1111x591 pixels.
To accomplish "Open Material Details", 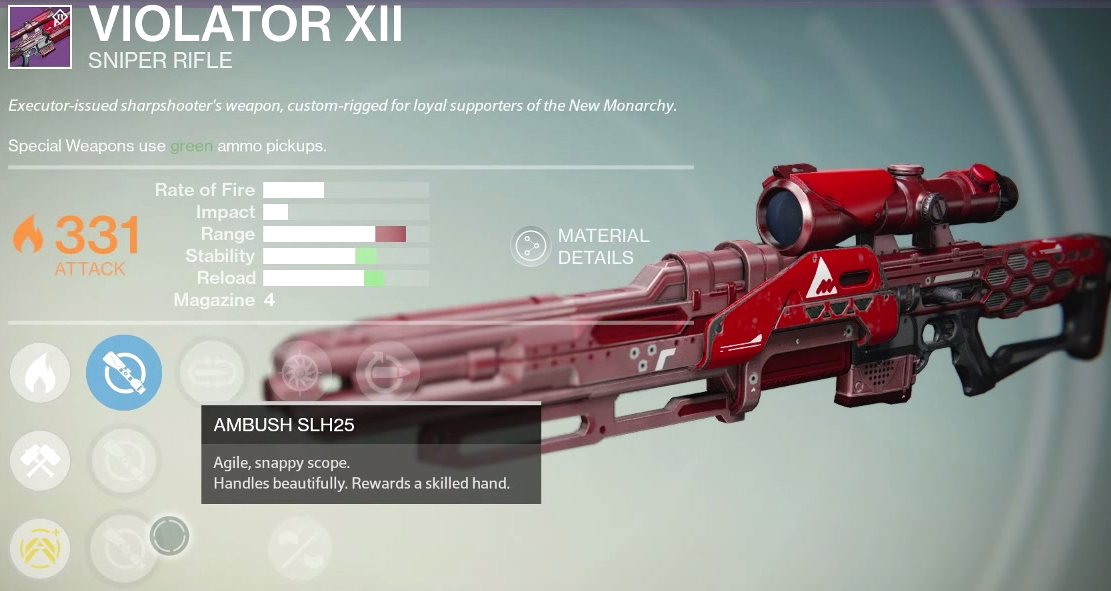I will (x=530, y=246).
